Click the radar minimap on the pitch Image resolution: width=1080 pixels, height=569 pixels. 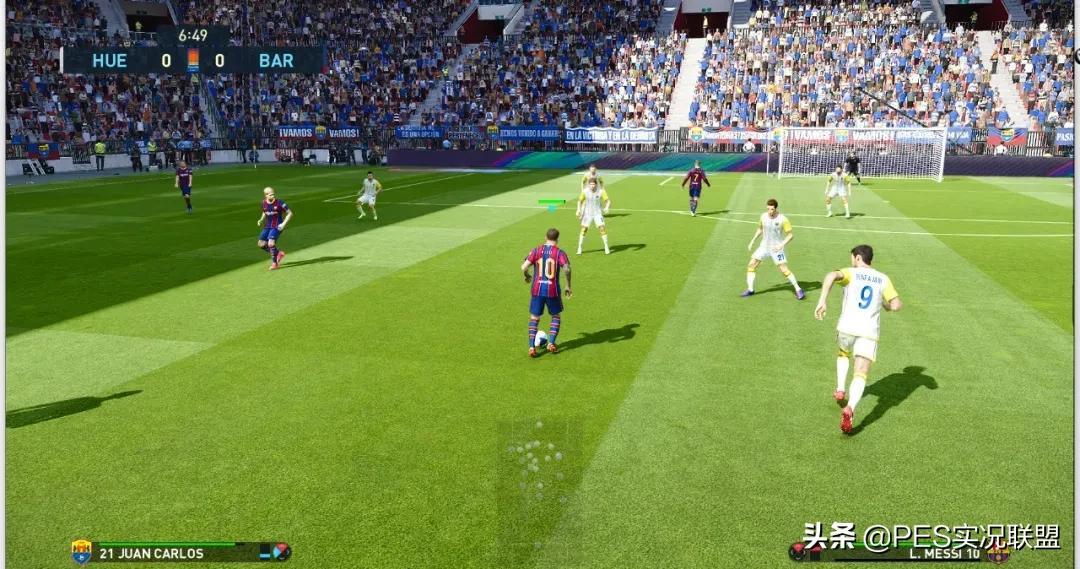click(x=538, y=472)
